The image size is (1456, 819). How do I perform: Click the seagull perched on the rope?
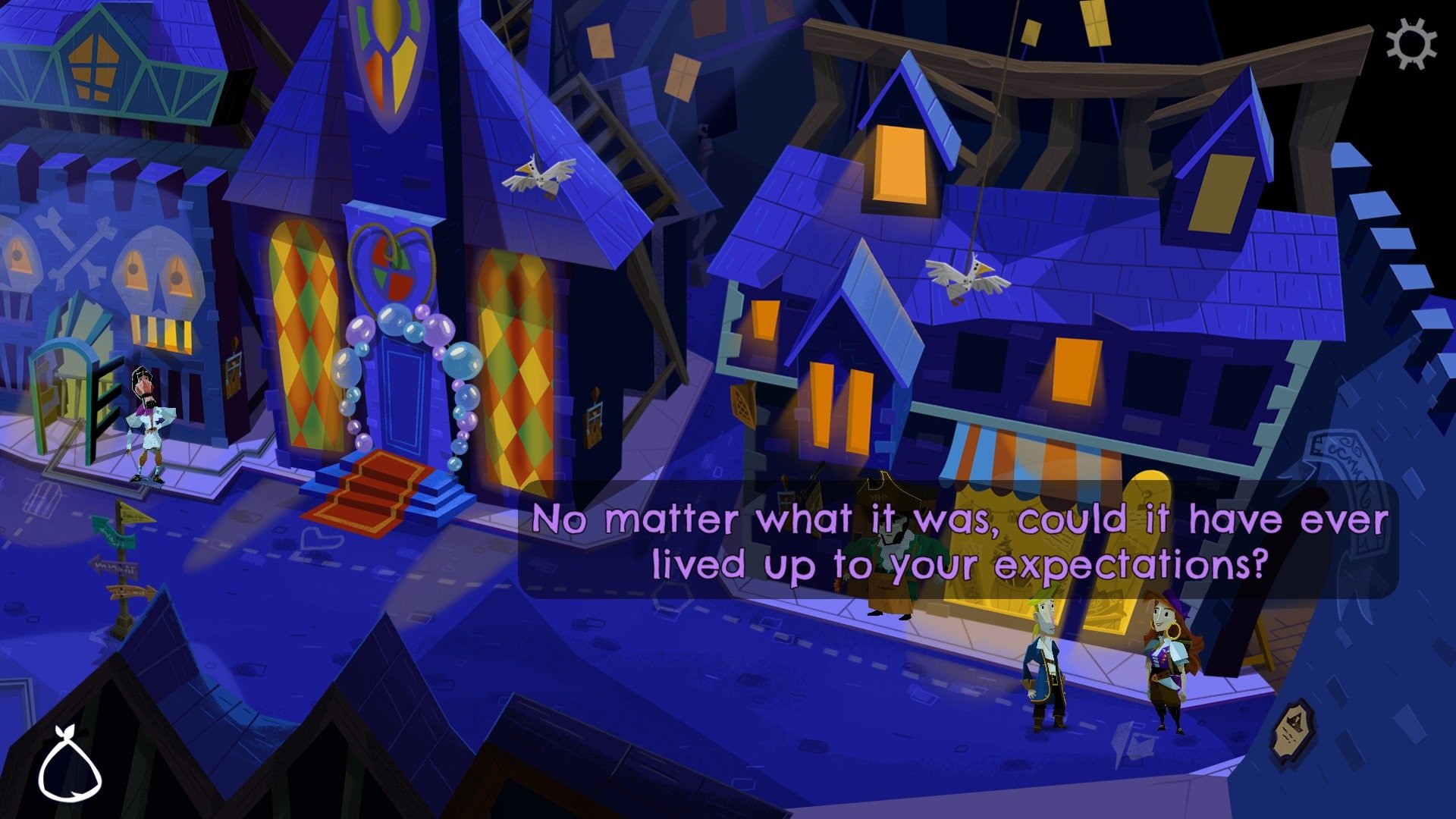click(538, 174)
